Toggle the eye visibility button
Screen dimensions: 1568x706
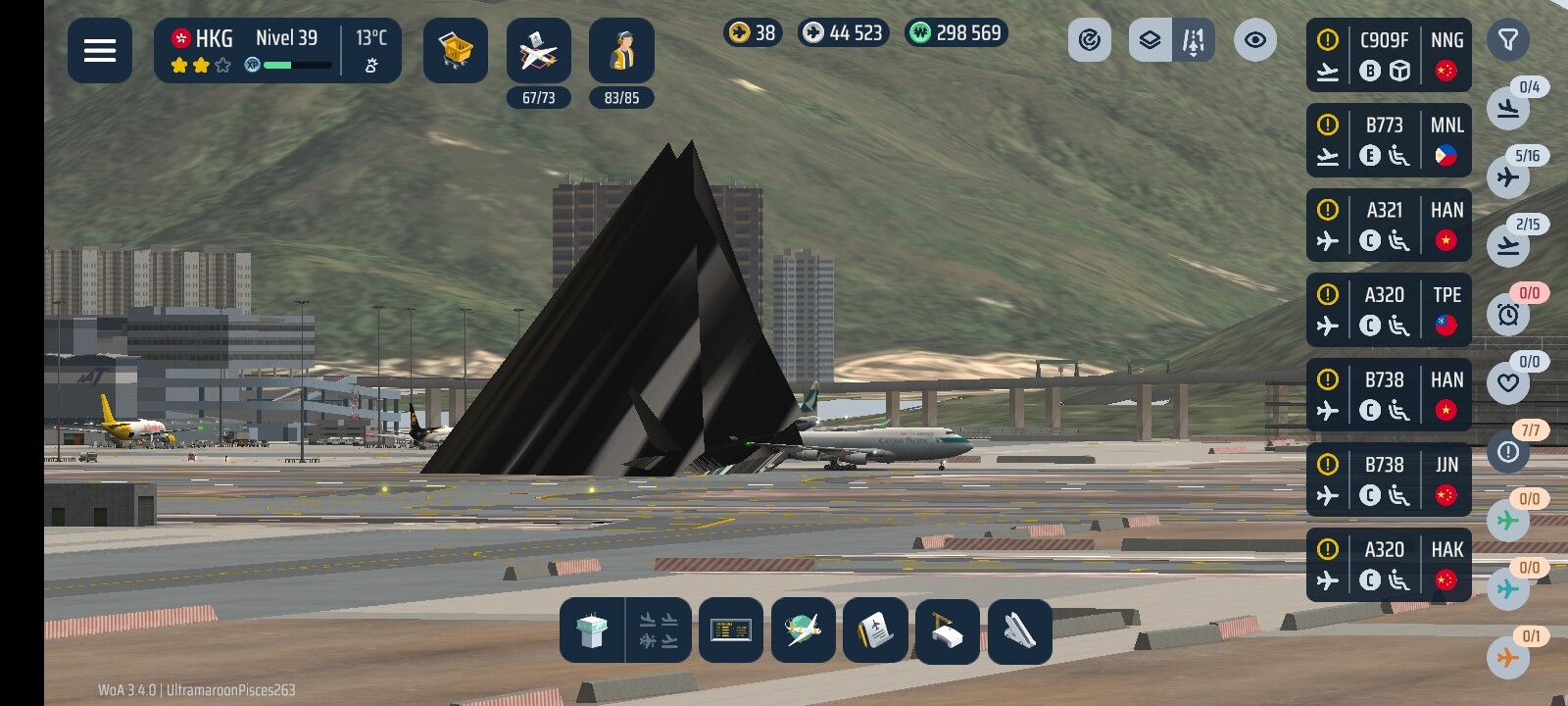point(1255,40)
